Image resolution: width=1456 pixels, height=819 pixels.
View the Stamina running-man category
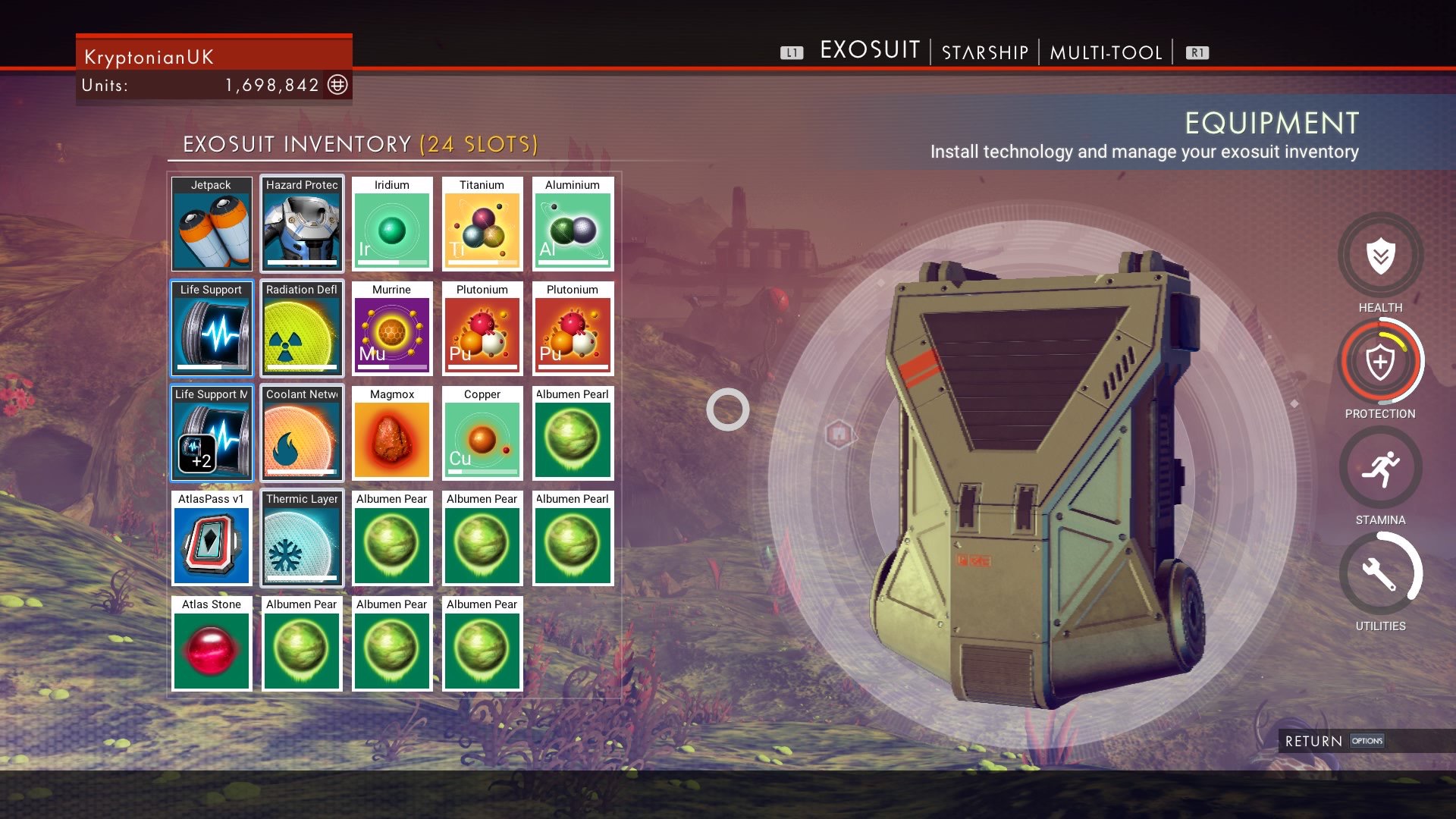(x=1380, y=469)
